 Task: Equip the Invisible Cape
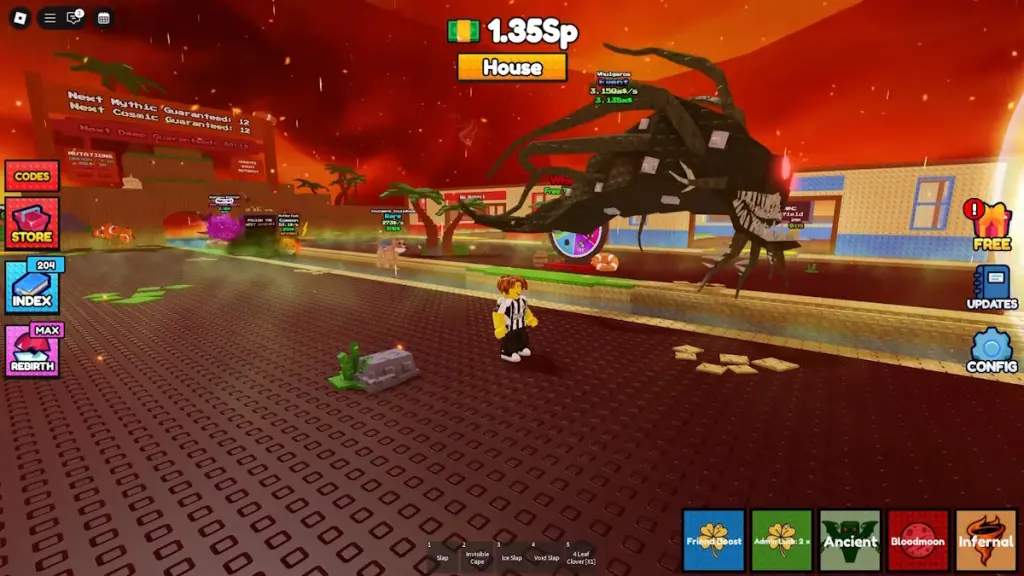(477, 554)
